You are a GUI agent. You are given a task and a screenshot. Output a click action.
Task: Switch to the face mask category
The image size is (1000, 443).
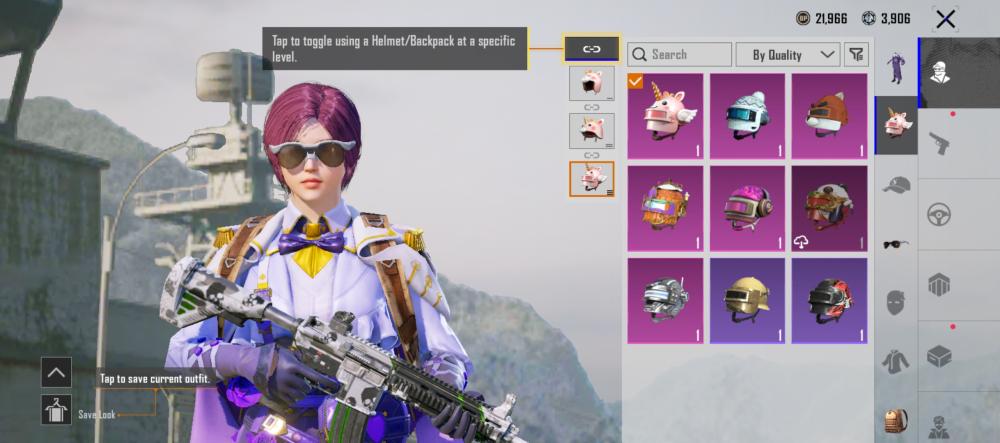895,301
